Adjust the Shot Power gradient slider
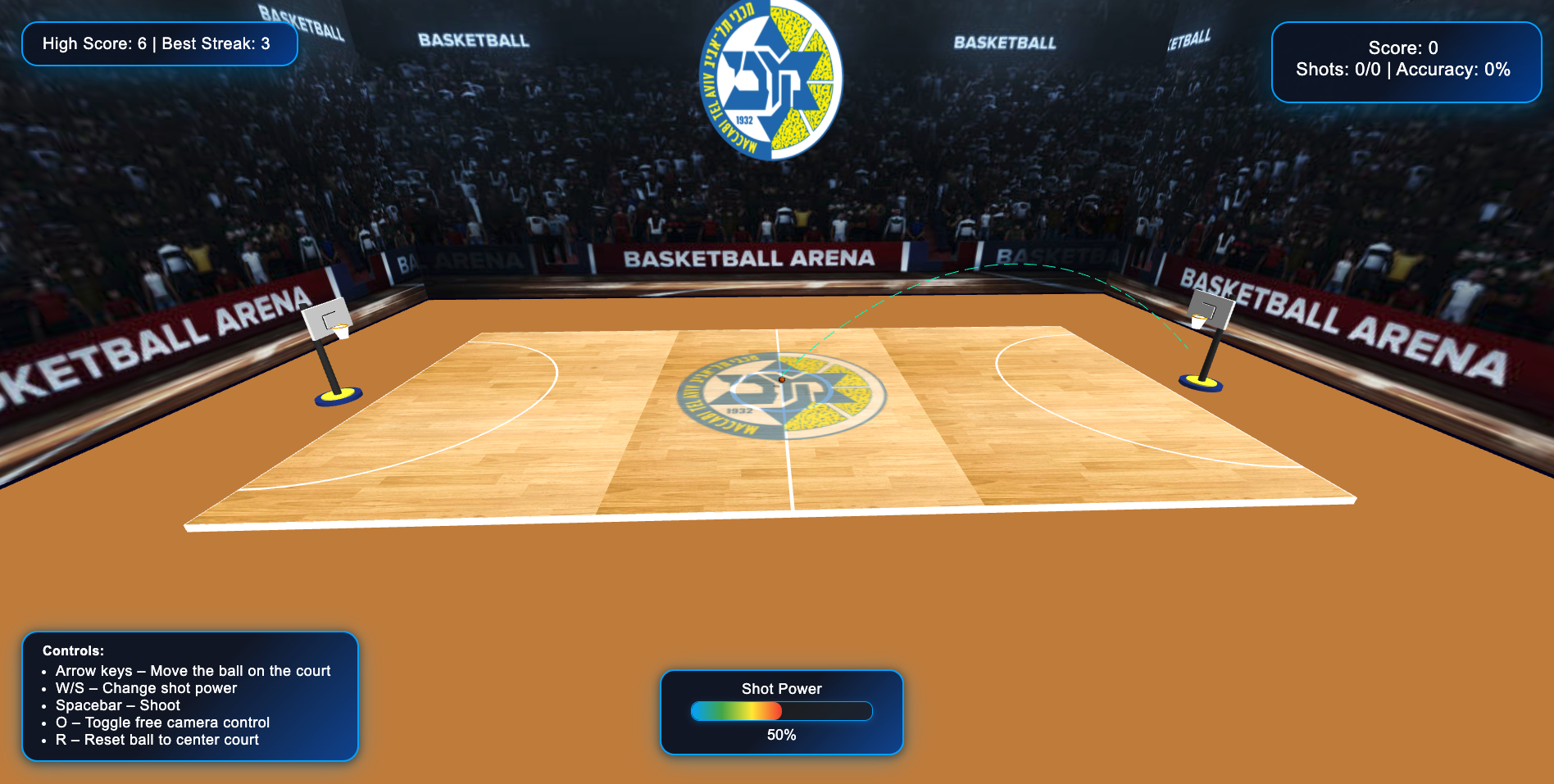 coord(780,712)
